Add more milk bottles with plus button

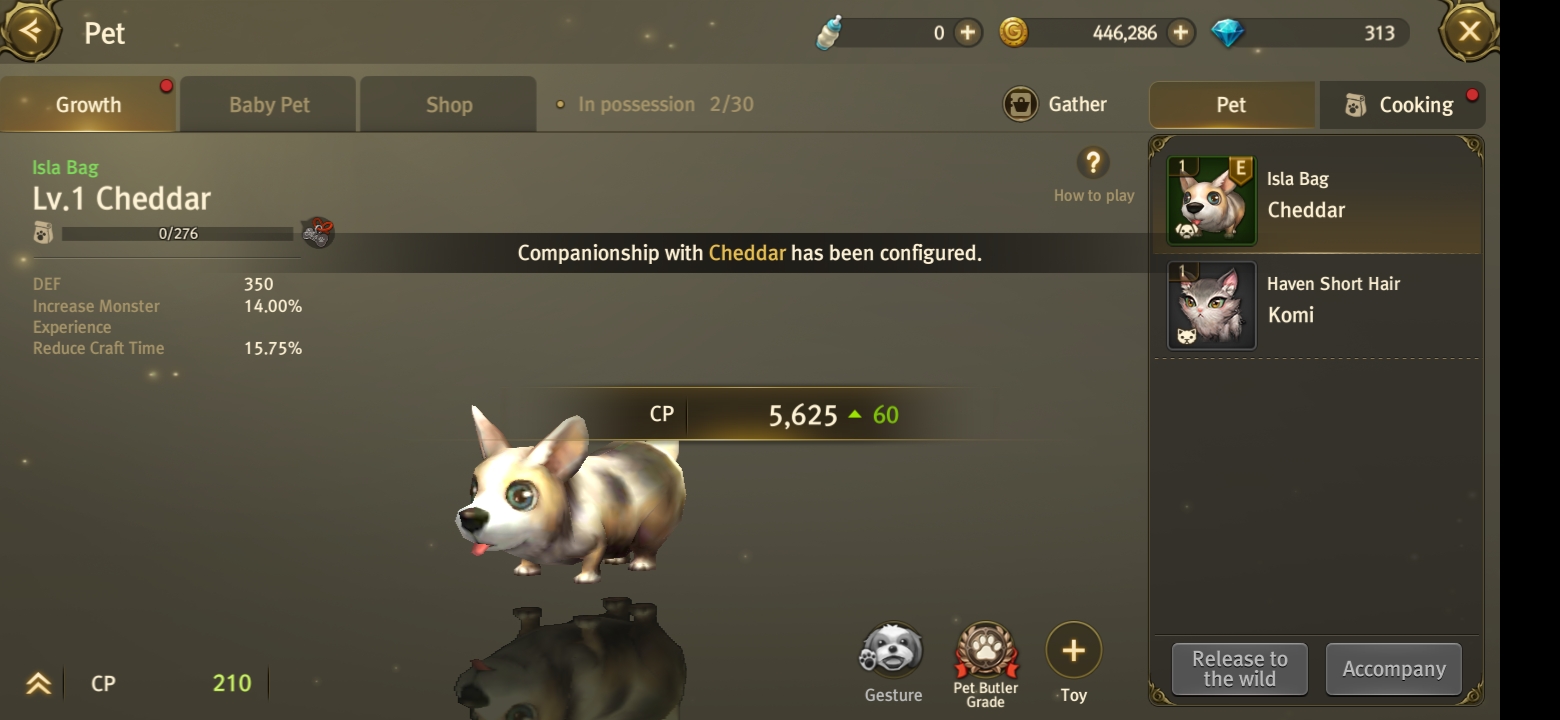[x=967, y=33]
